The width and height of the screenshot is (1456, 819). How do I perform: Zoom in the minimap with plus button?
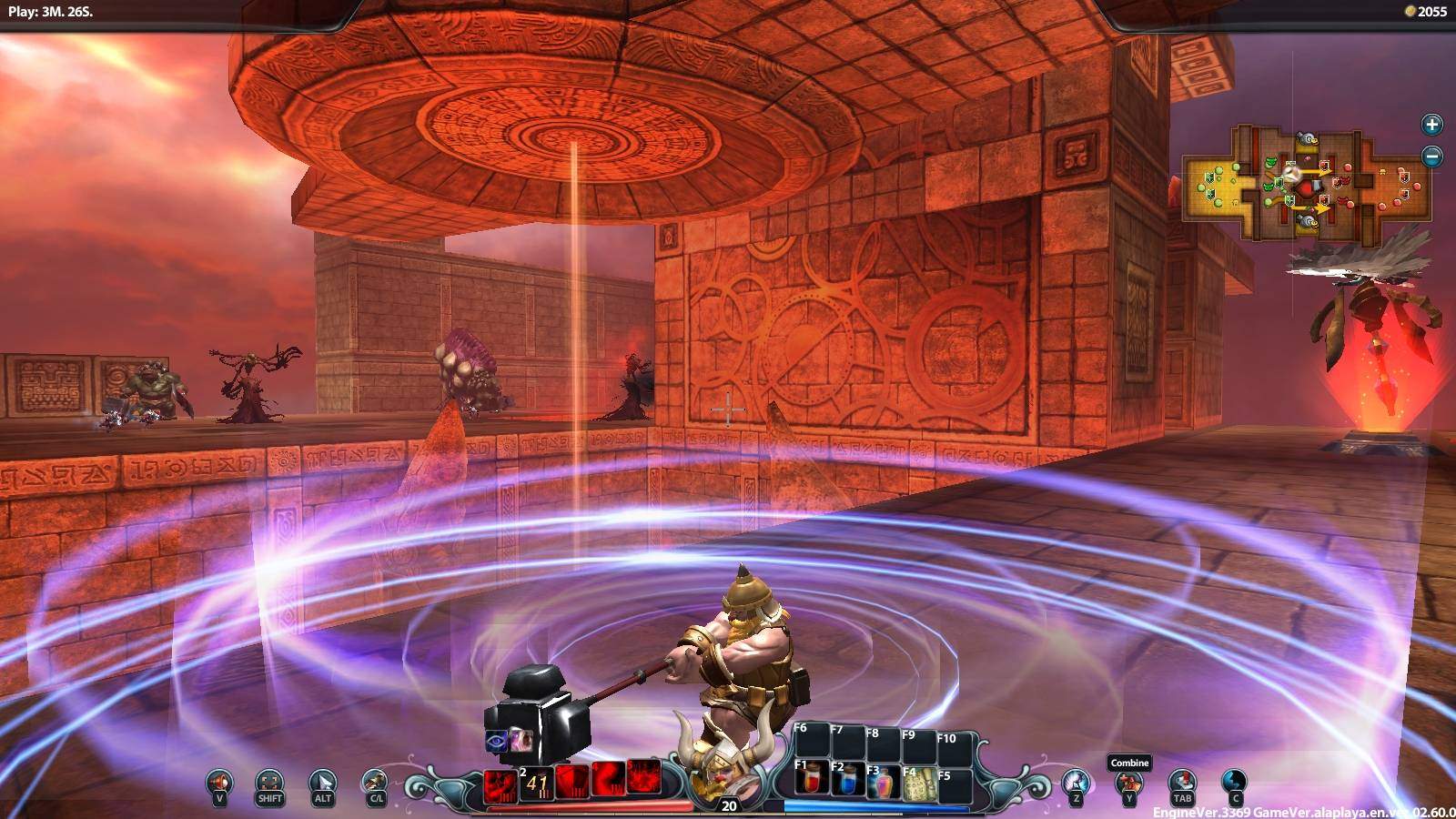[1431, 125]
